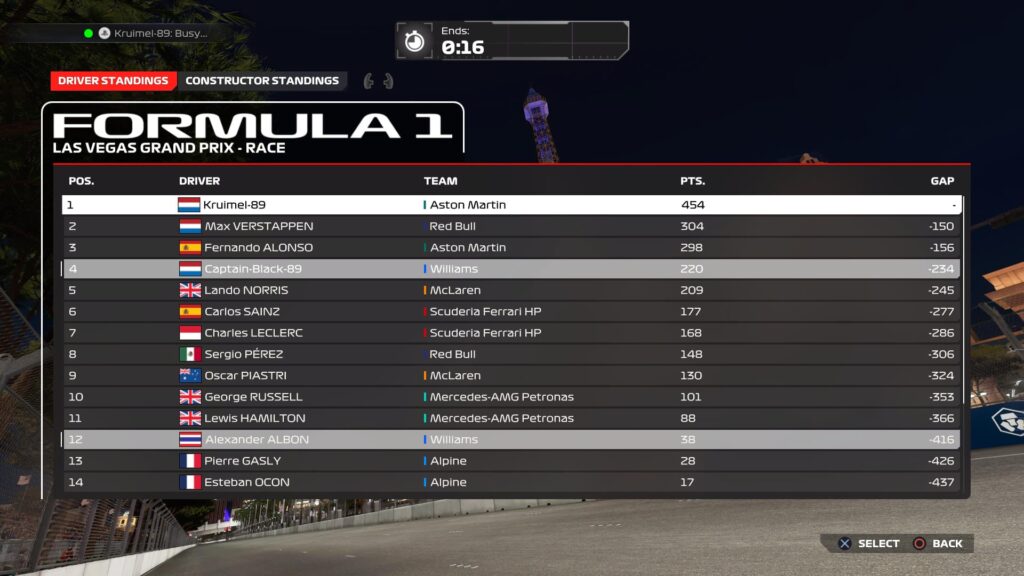Image resolution: width=1024 pixels, height=576 pixels.
Task: Highlight the Captain-Black-89 row
Action: coord(510,269)
